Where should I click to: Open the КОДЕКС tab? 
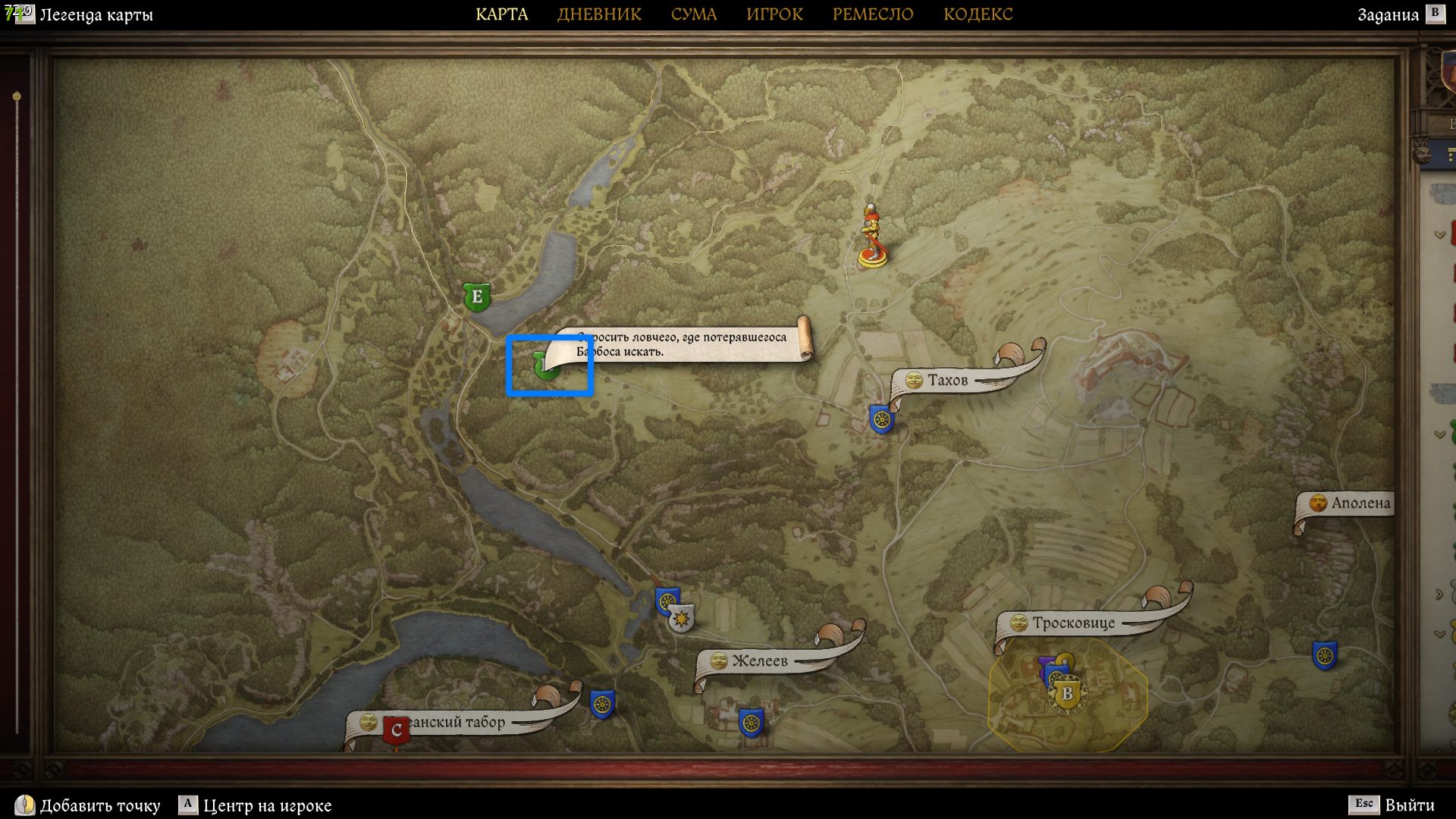(x=977, y=14)
